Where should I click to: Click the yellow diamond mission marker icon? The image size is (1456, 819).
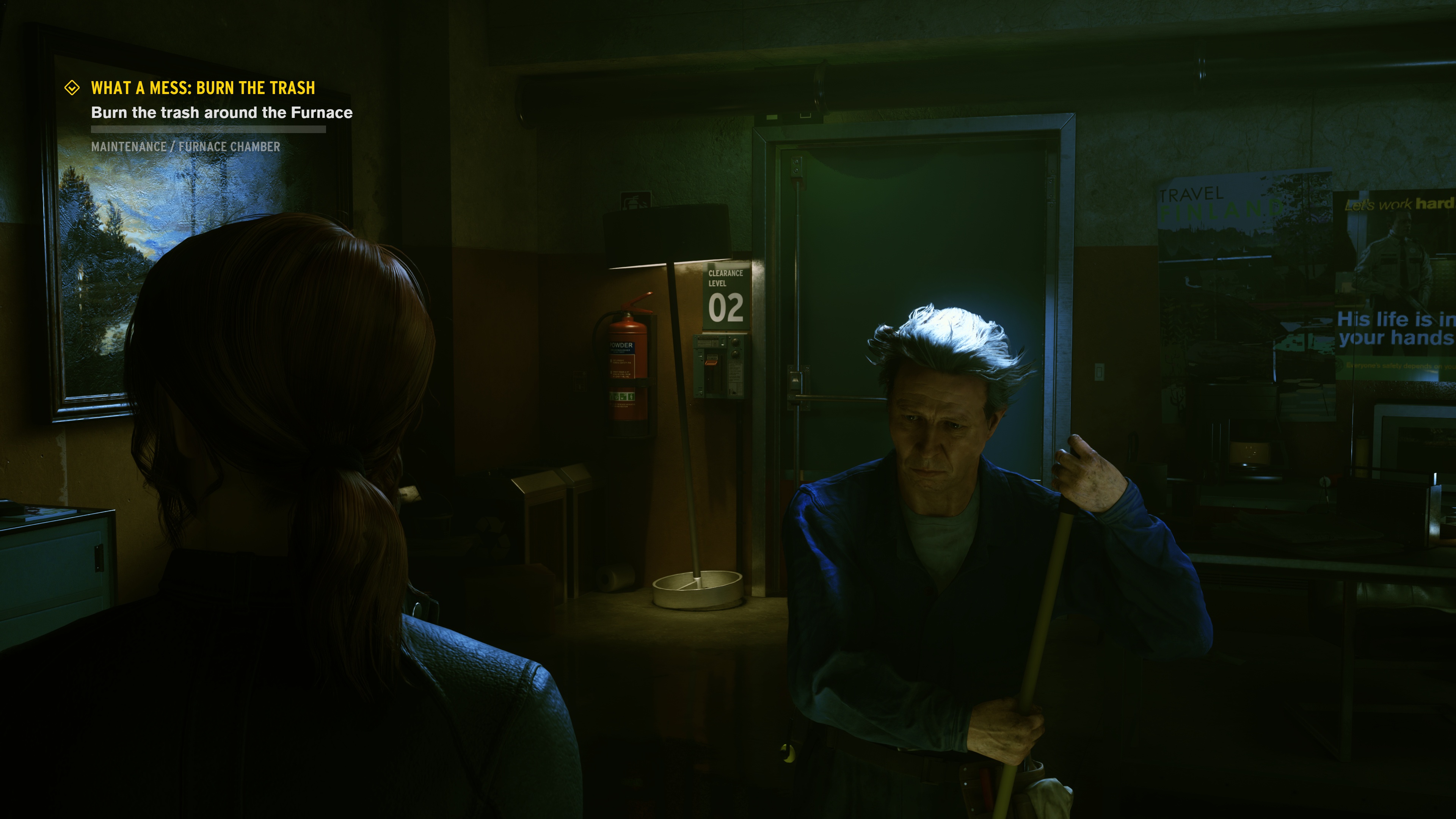pos(72,88)
